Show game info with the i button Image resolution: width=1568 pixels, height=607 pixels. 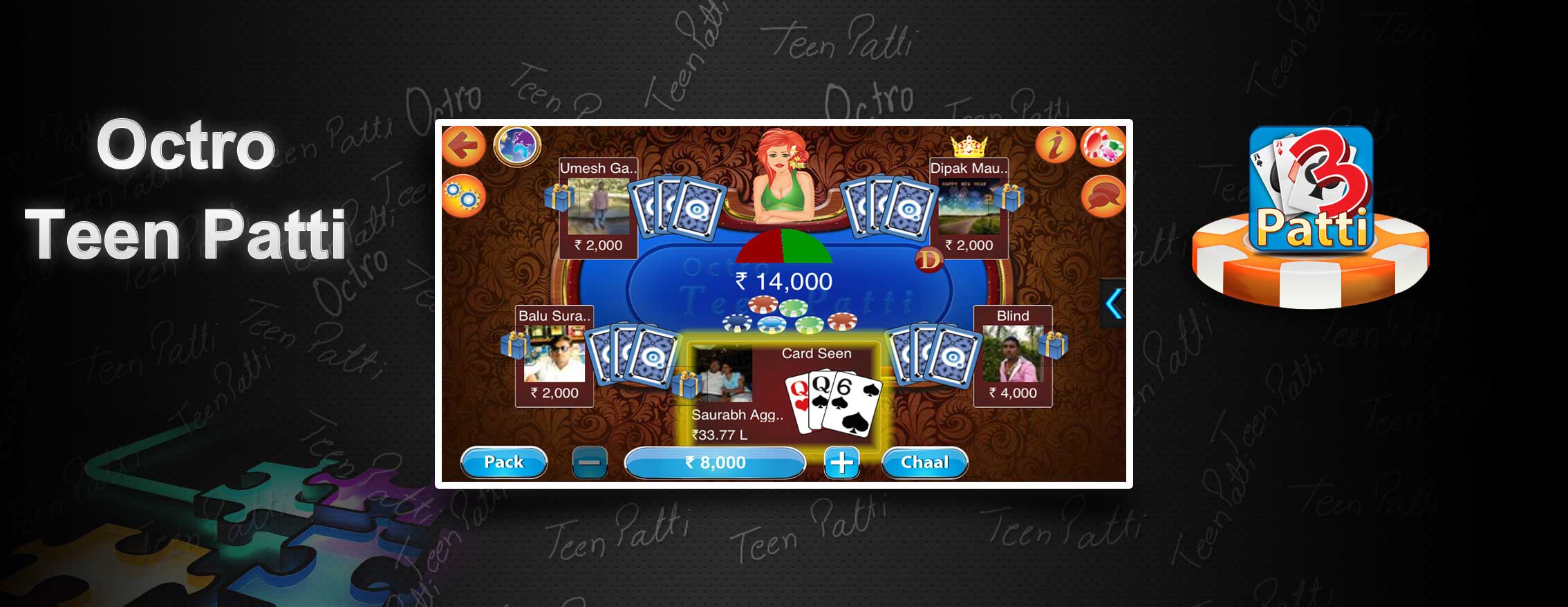click(x=1055, y=146)
